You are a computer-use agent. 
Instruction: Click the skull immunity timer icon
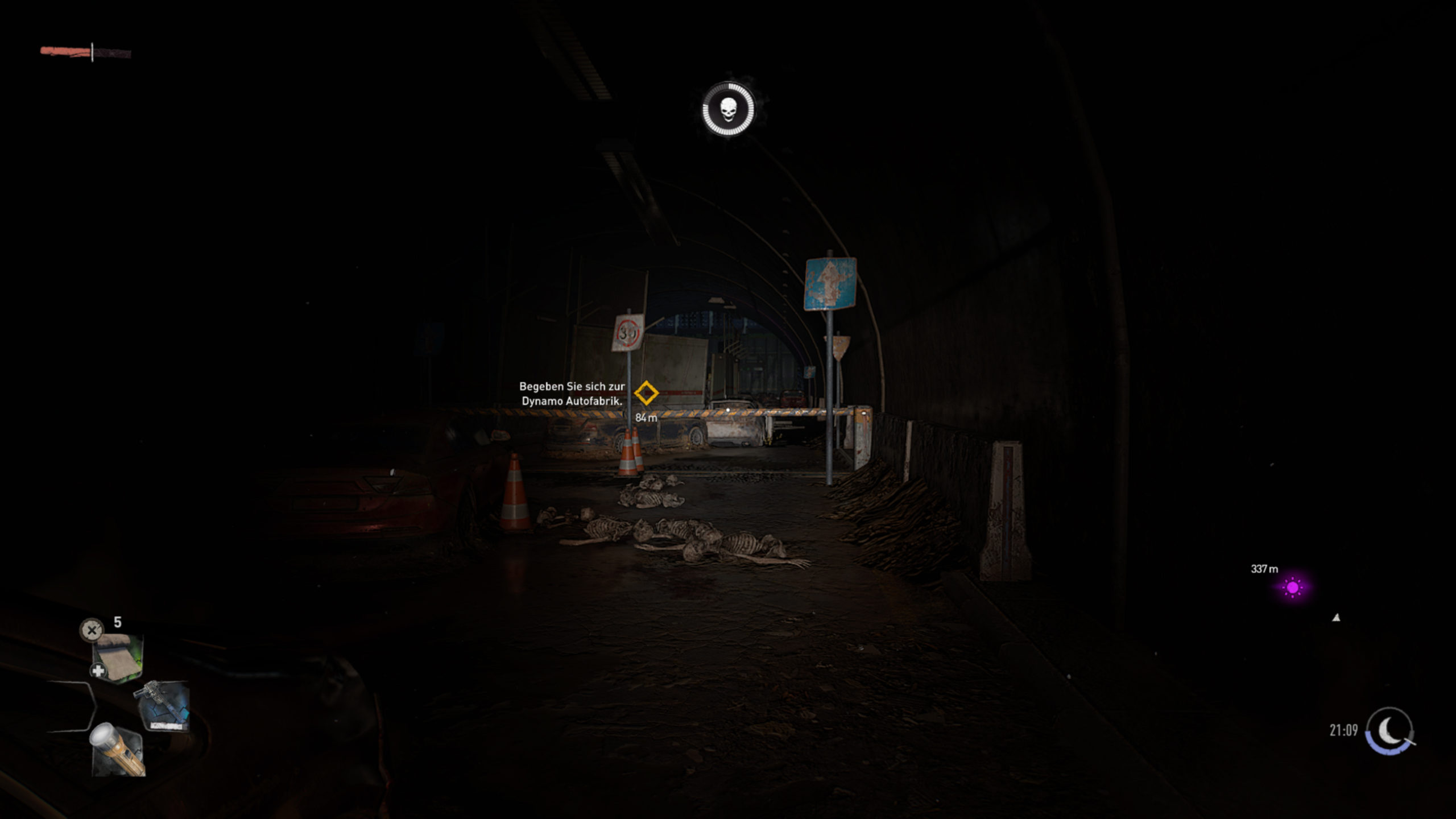pos(729,110)
